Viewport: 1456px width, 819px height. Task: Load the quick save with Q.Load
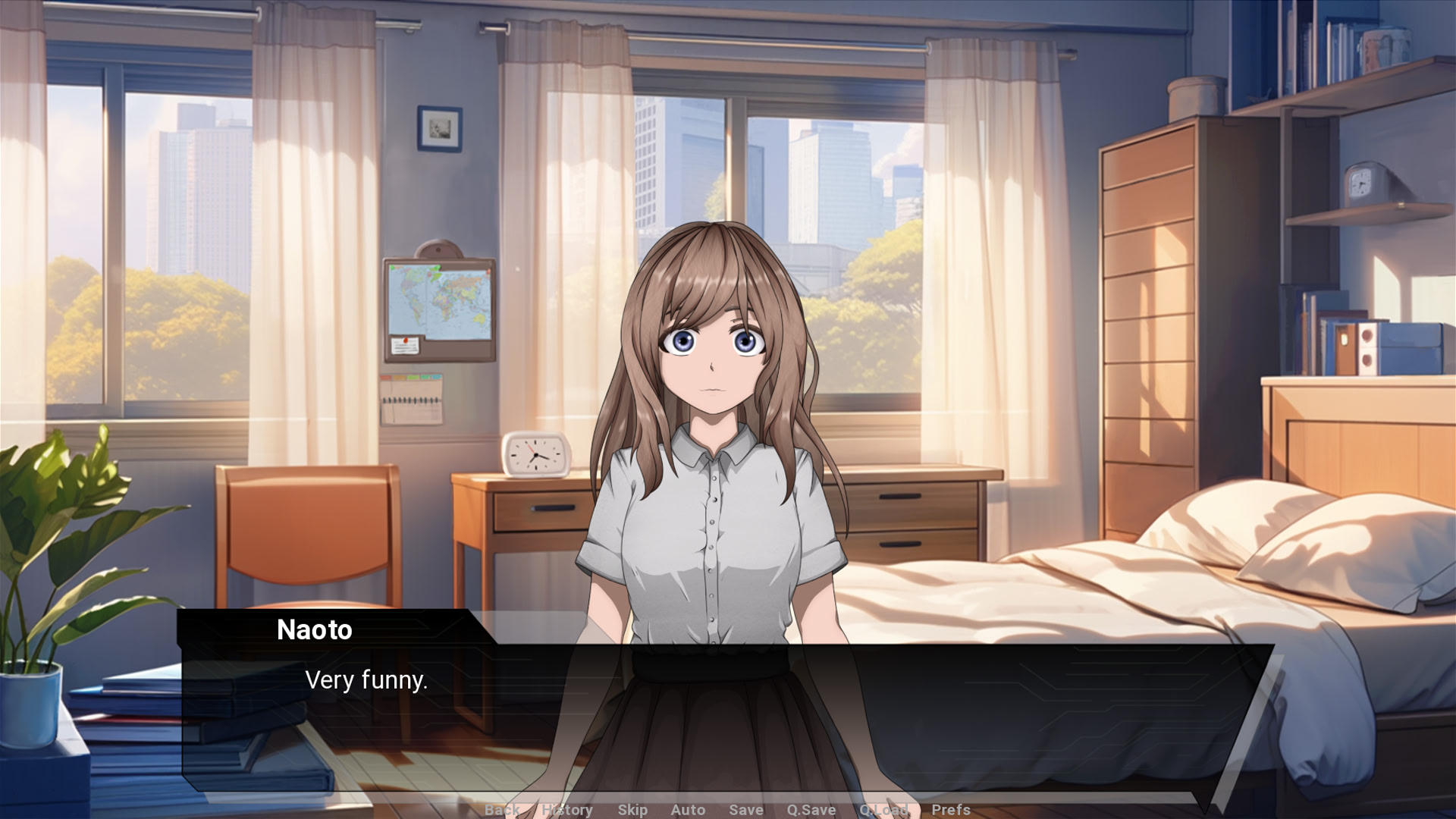[883, 810]
